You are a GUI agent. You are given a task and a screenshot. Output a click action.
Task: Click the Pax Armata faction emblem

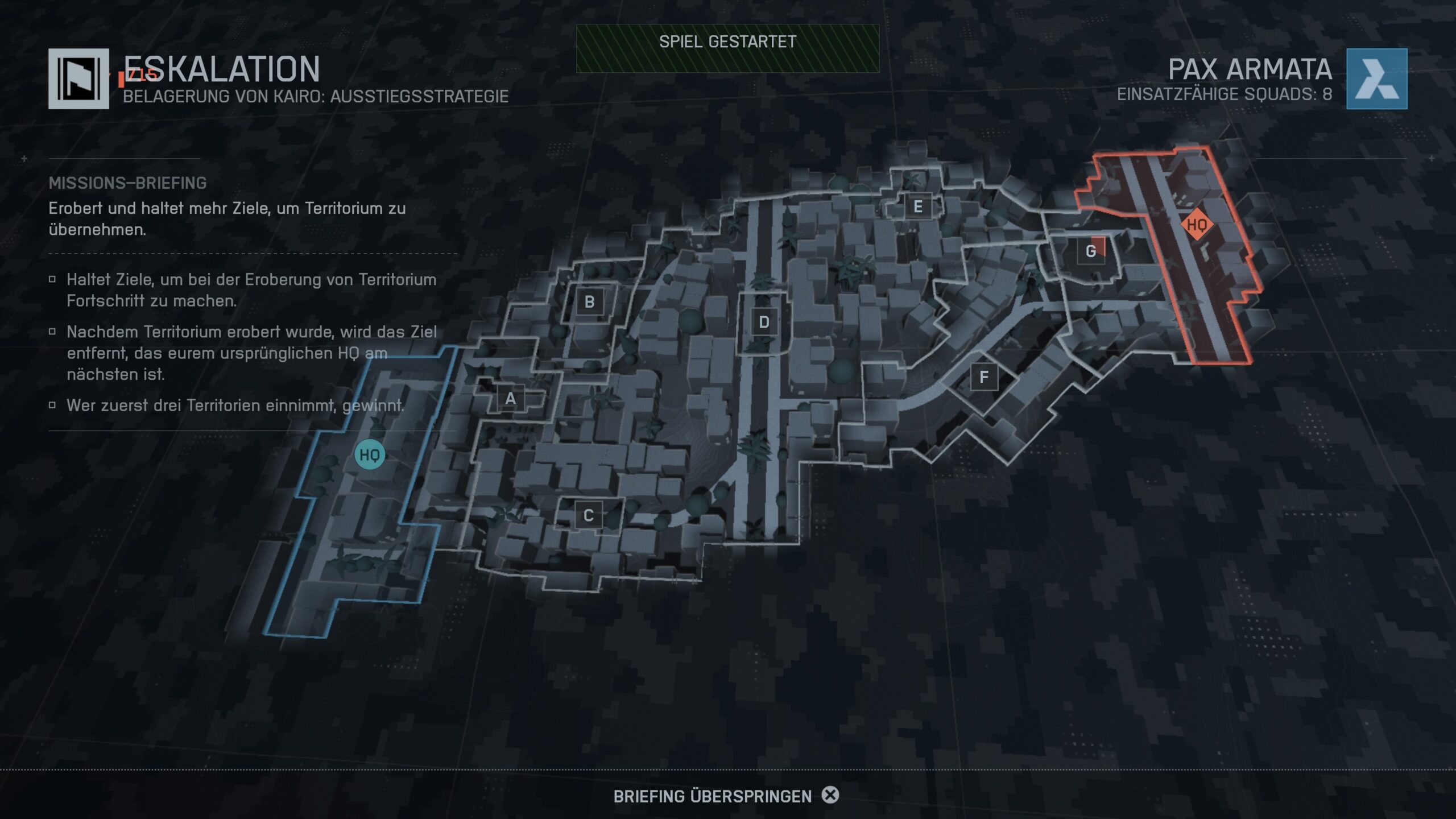[x=1376, y=79]
